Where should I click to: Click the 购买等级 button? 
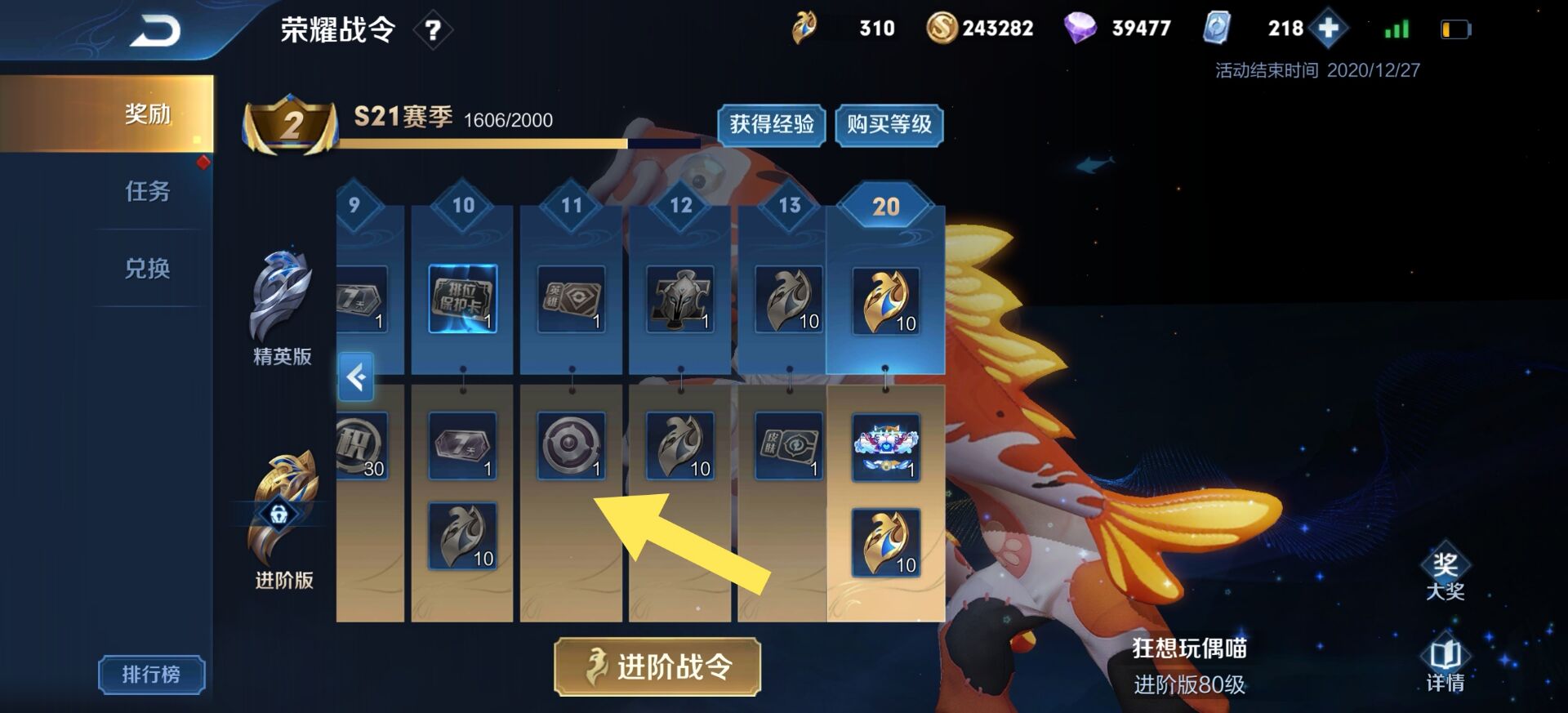tap(889, 127)
